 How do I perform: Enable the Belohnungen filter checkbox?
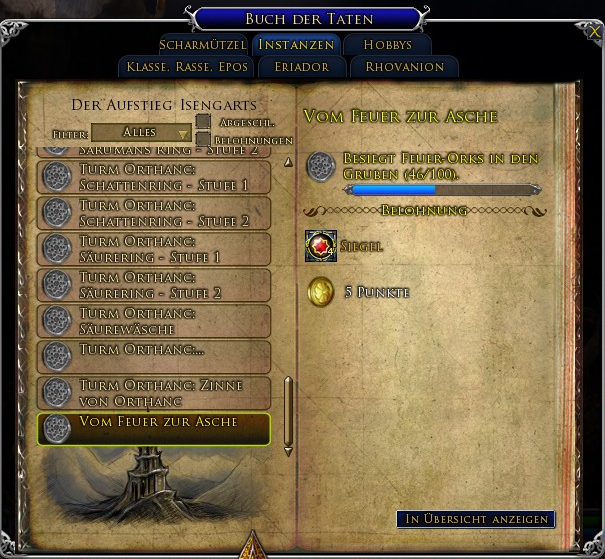pos(203,140)
